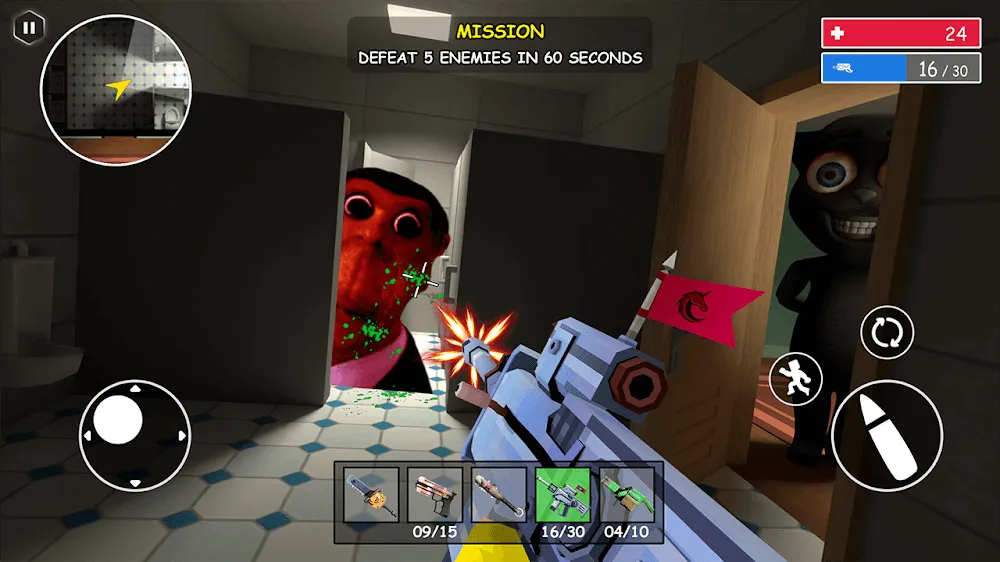Touch the virtual movement joystick
Image resolution: width=1000 pixels, height=562 pixels.
tap(135, 434)
